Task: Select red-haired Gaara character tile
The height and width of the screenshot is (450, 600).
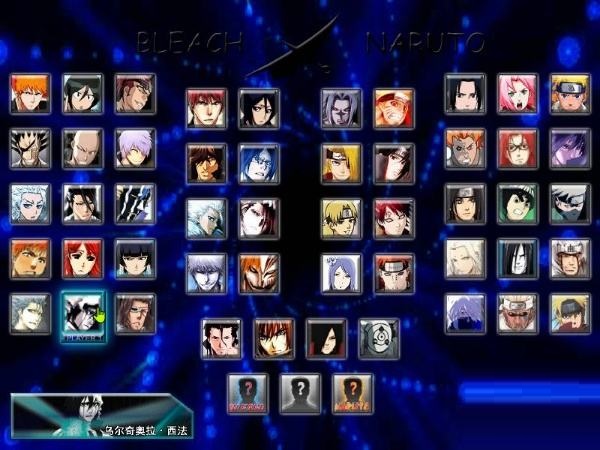Action: pos(393,218)
